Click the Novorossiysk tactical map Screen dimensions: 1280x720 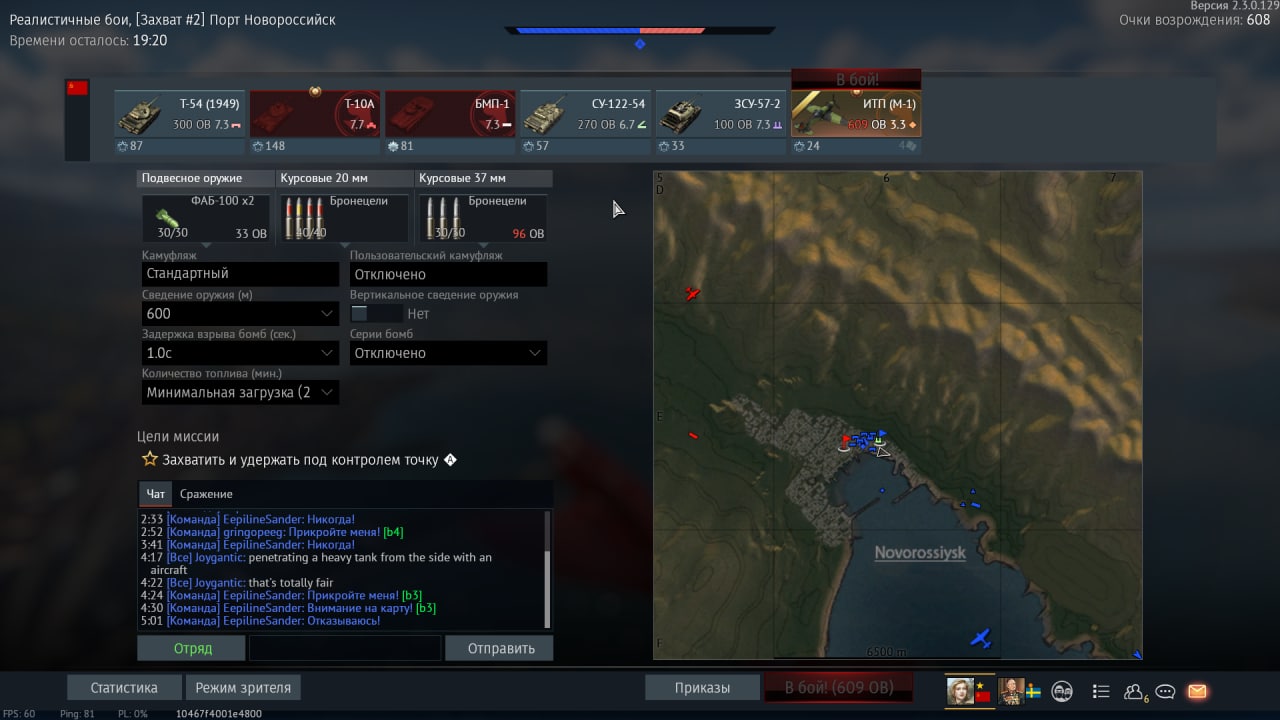(897, 415)
